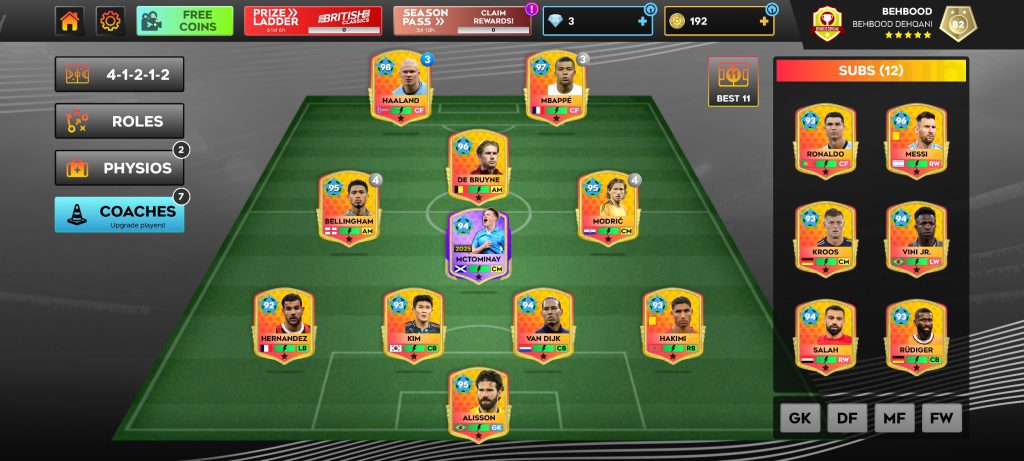Screen dimensions: 1024x461
Task: Select the McTominay purple card
Action: 478,245
